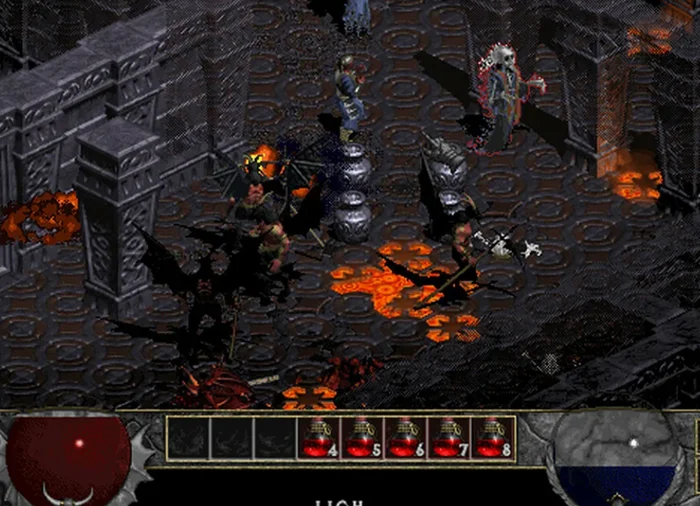Select the red potion labeled 6
The image size is (700, 506).
pyautogui.click(x=406, y=438)
